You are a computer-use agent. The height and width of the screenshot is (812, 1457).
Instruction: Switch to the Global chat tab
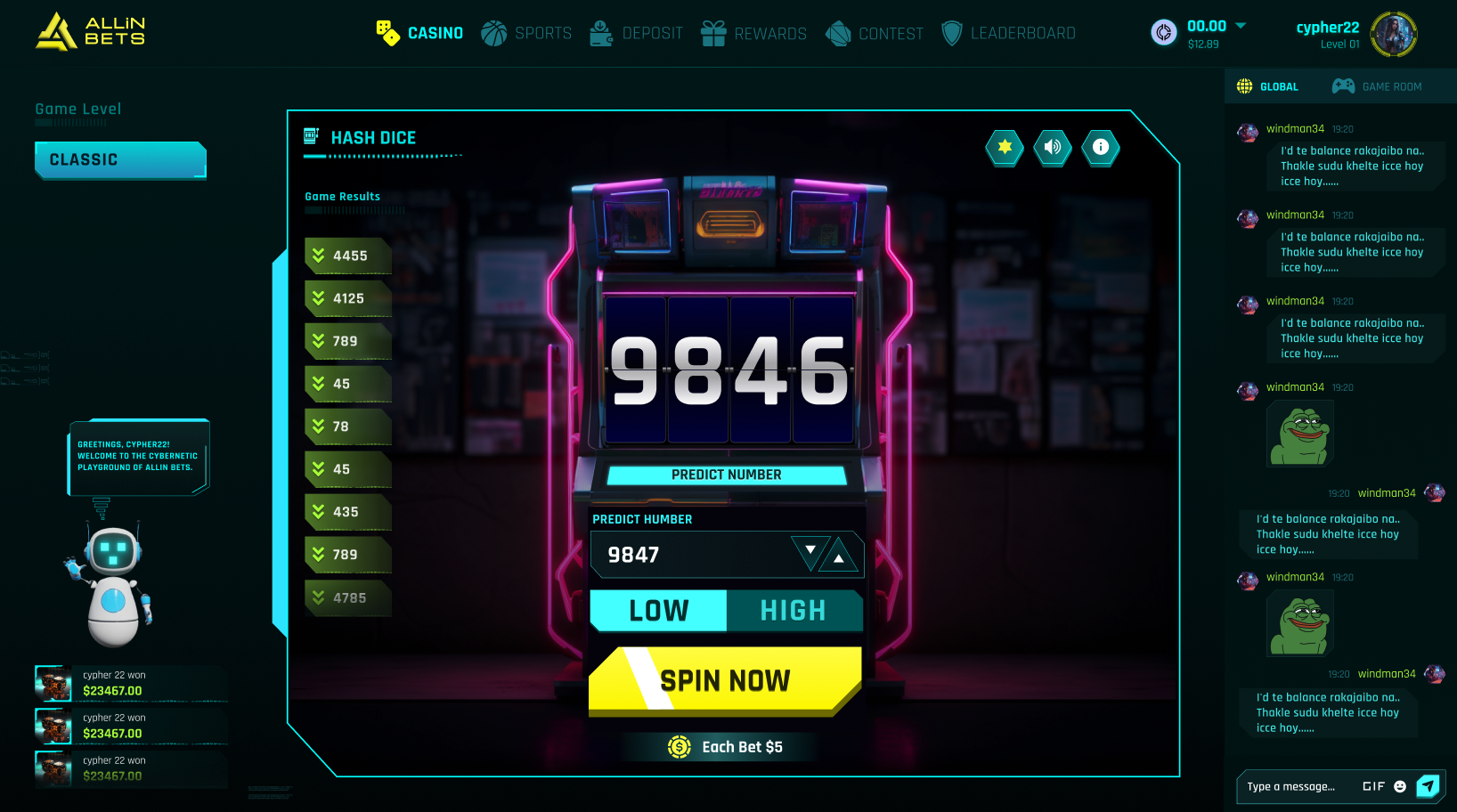1267,86
